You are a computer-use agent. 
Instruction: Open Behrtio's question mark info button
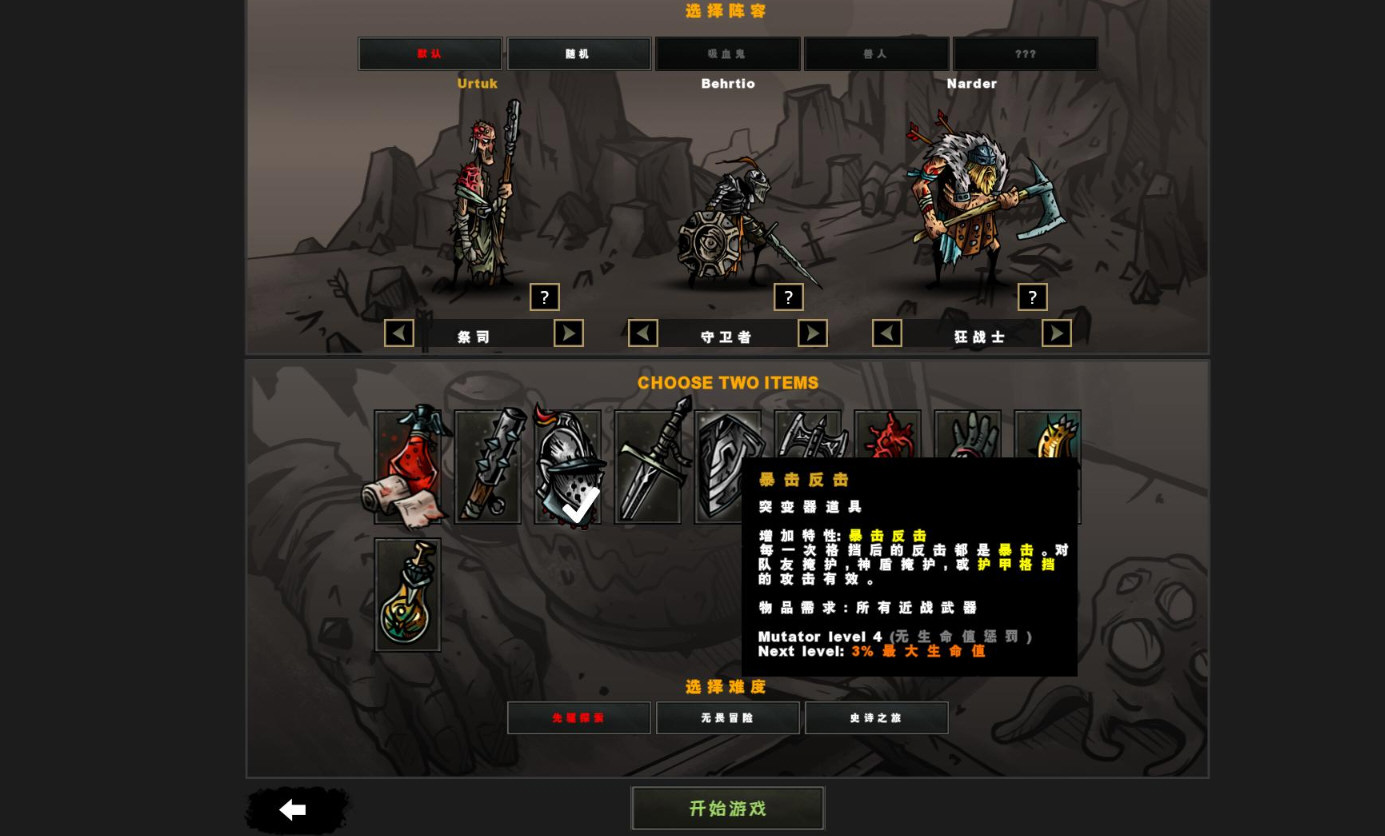click(x=788, y=297)
